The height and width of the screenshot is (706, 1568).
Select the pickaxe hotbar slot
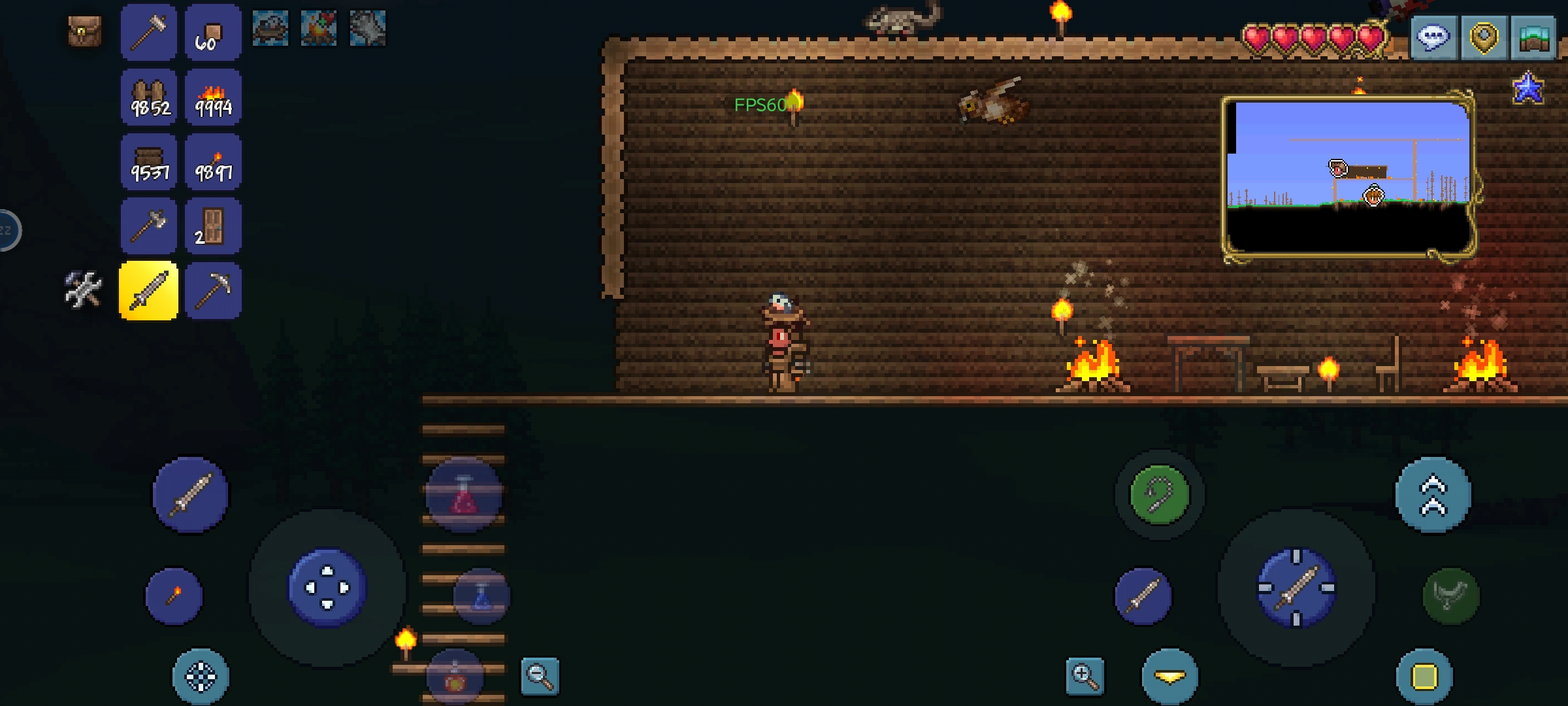213,291
